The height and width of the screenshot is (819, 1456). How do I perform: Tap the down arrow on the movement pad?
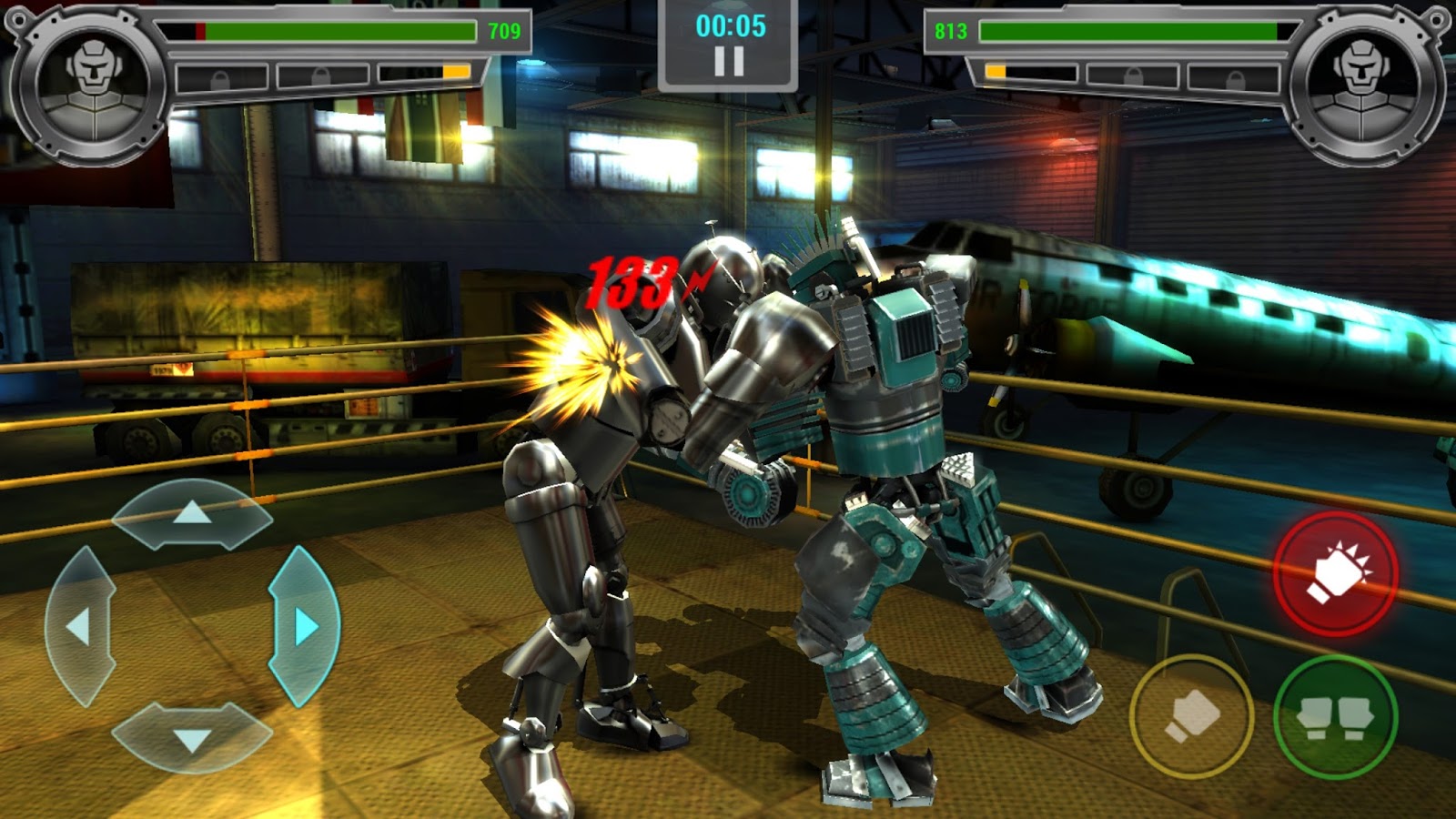pyautogui.click(x=192, y=738)
